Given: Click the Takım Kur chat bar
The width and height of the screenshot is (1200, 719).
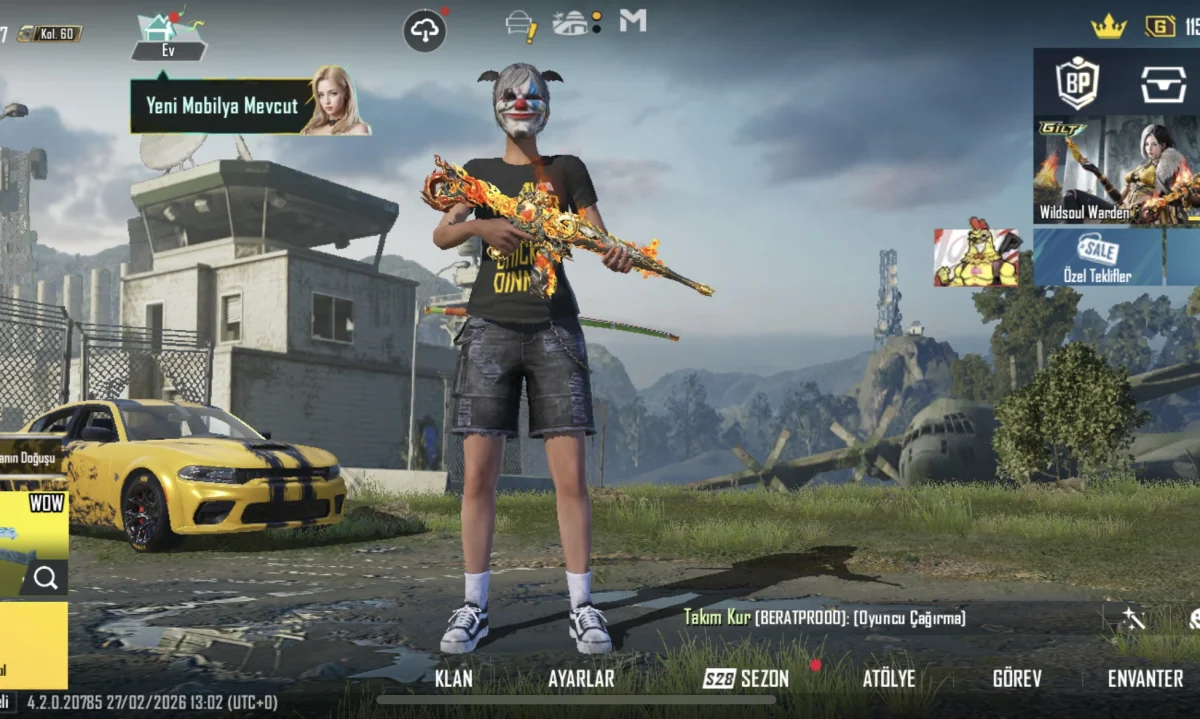Looking at the screenshot, I should pos(825,618).
